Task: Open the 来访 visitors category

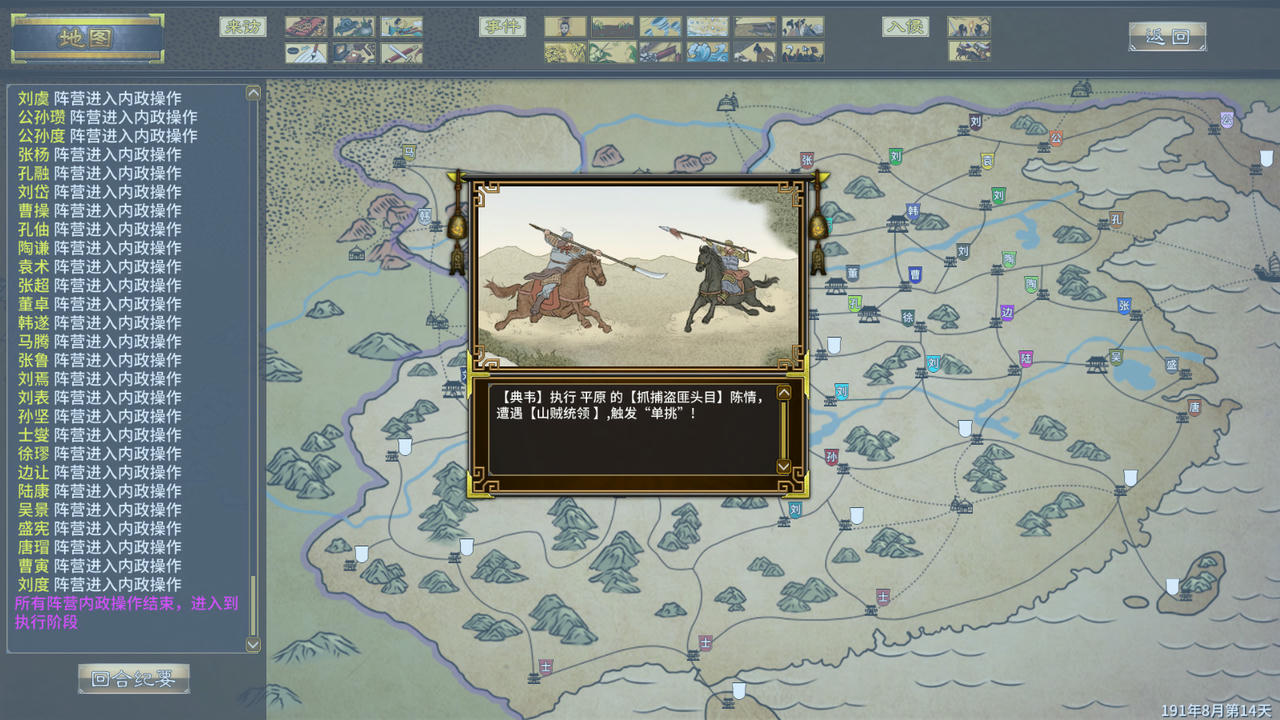Action: pos(243,27)
